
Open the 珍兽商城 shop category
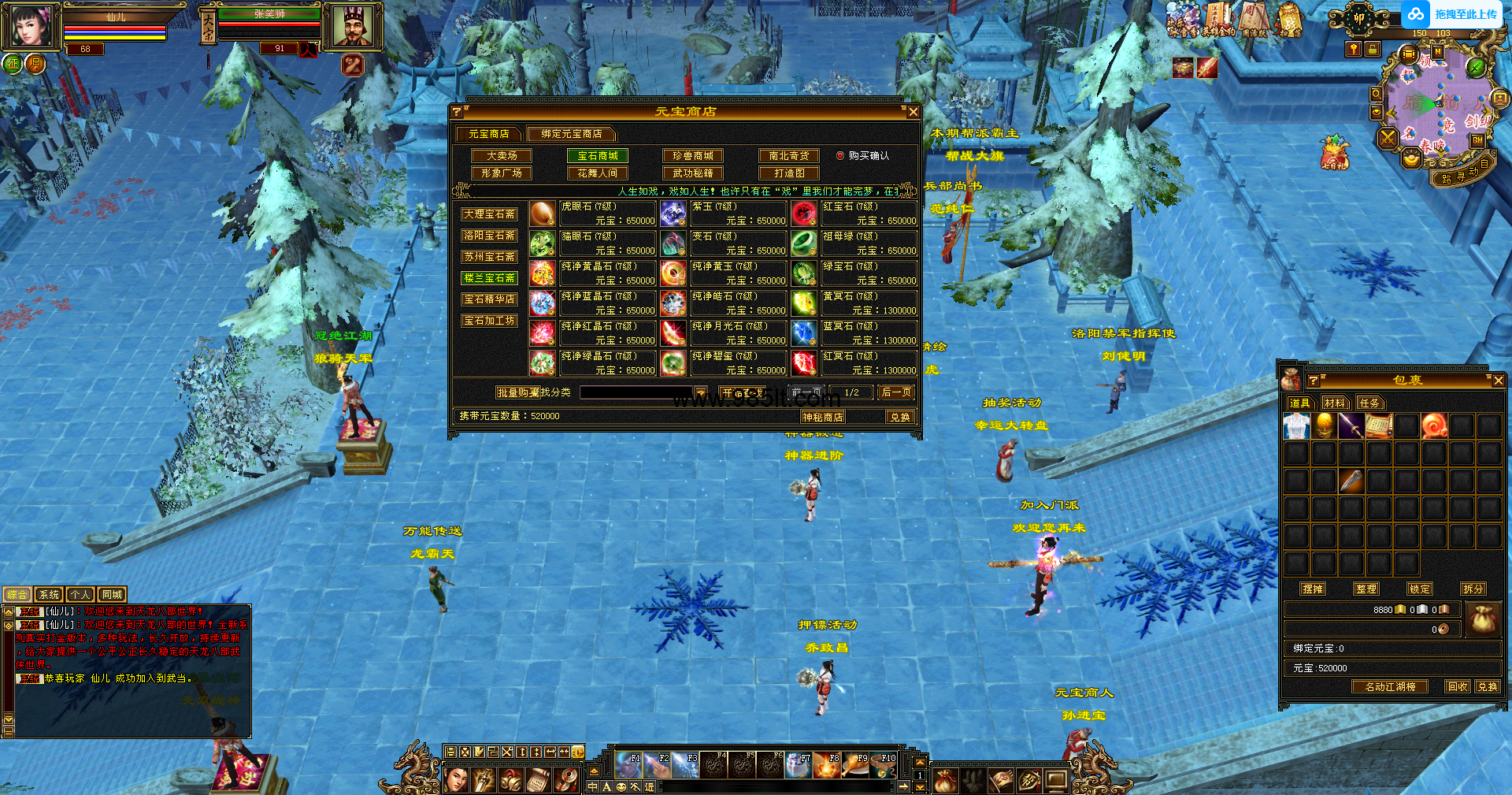(x=693, y=156)
